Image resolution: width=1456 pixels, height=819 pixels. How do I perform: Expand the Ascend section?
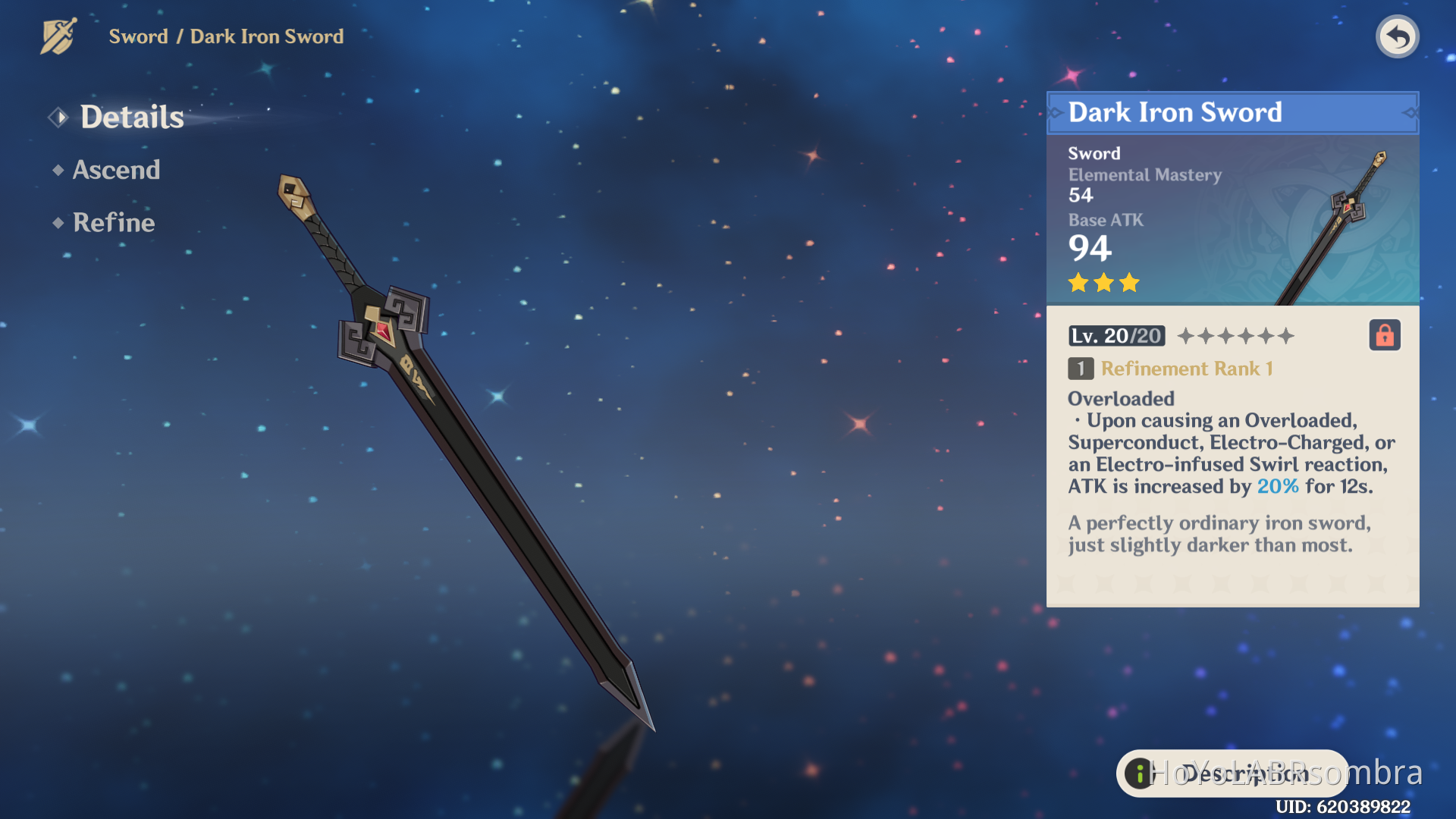tap(117, 170)
